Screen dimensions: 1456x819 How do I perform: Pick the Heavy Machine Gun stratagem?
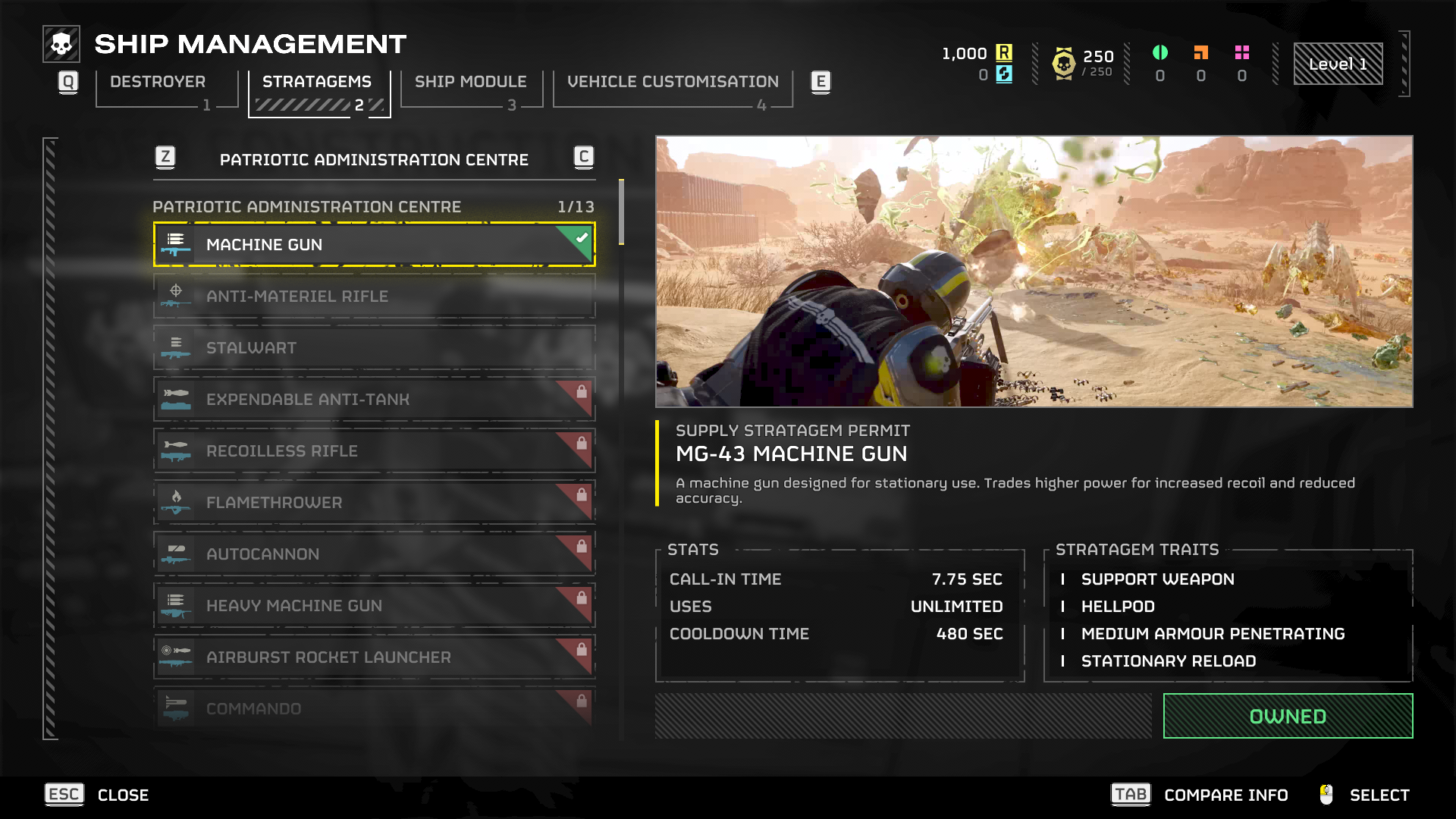[374, 606]
